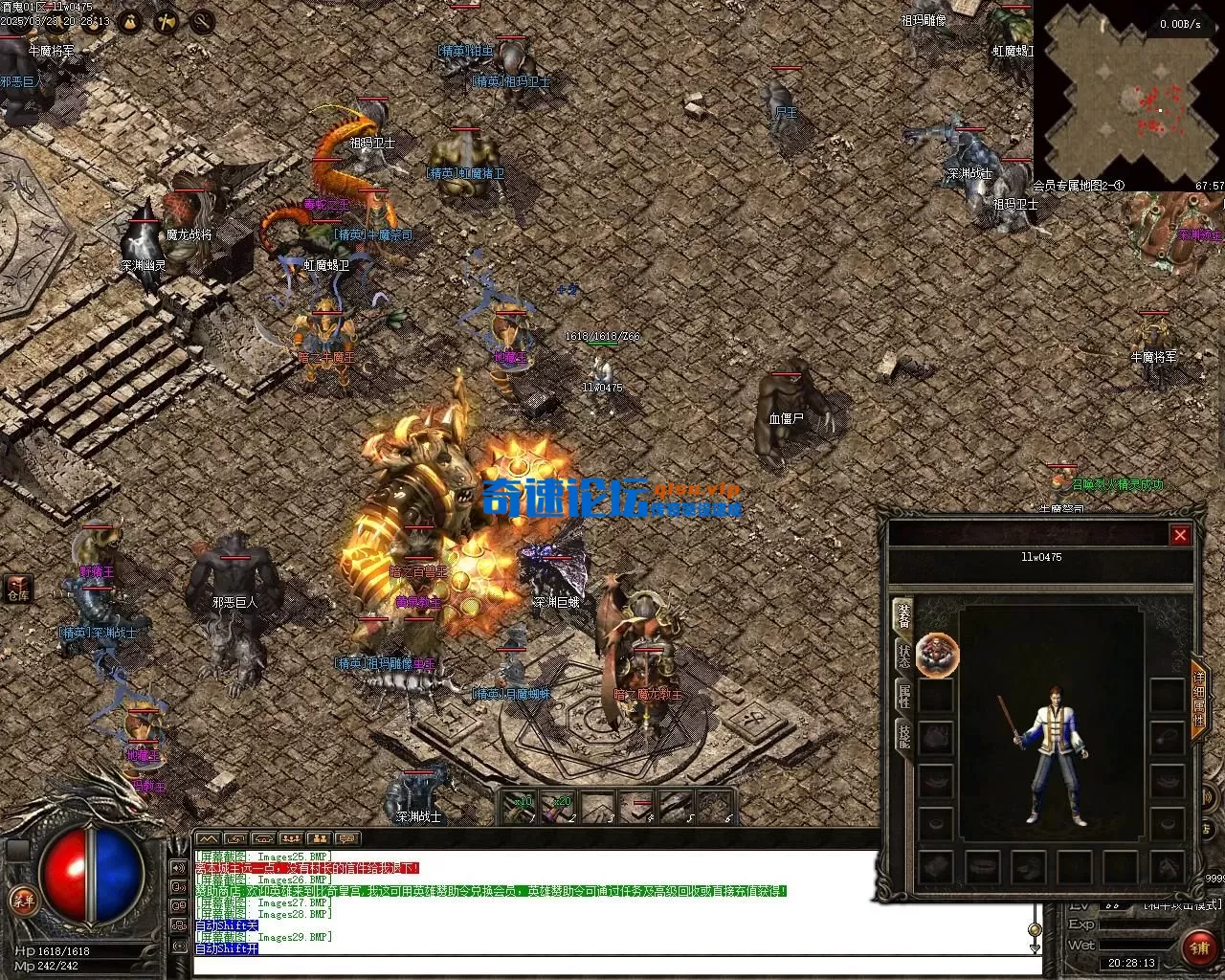Click the axe icon in top bar
Image resolution: width=1225 pixels, height=980 pixels.
[166, 20]
